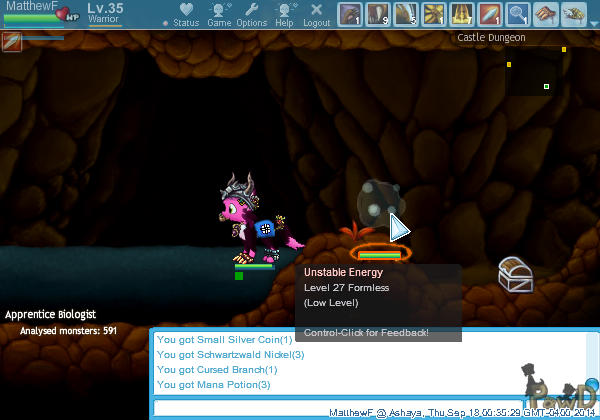The width and height of the screenshot is (600, 420).
Task: Select the sword buff icon under player name
Action: click(x=13, y=41)
